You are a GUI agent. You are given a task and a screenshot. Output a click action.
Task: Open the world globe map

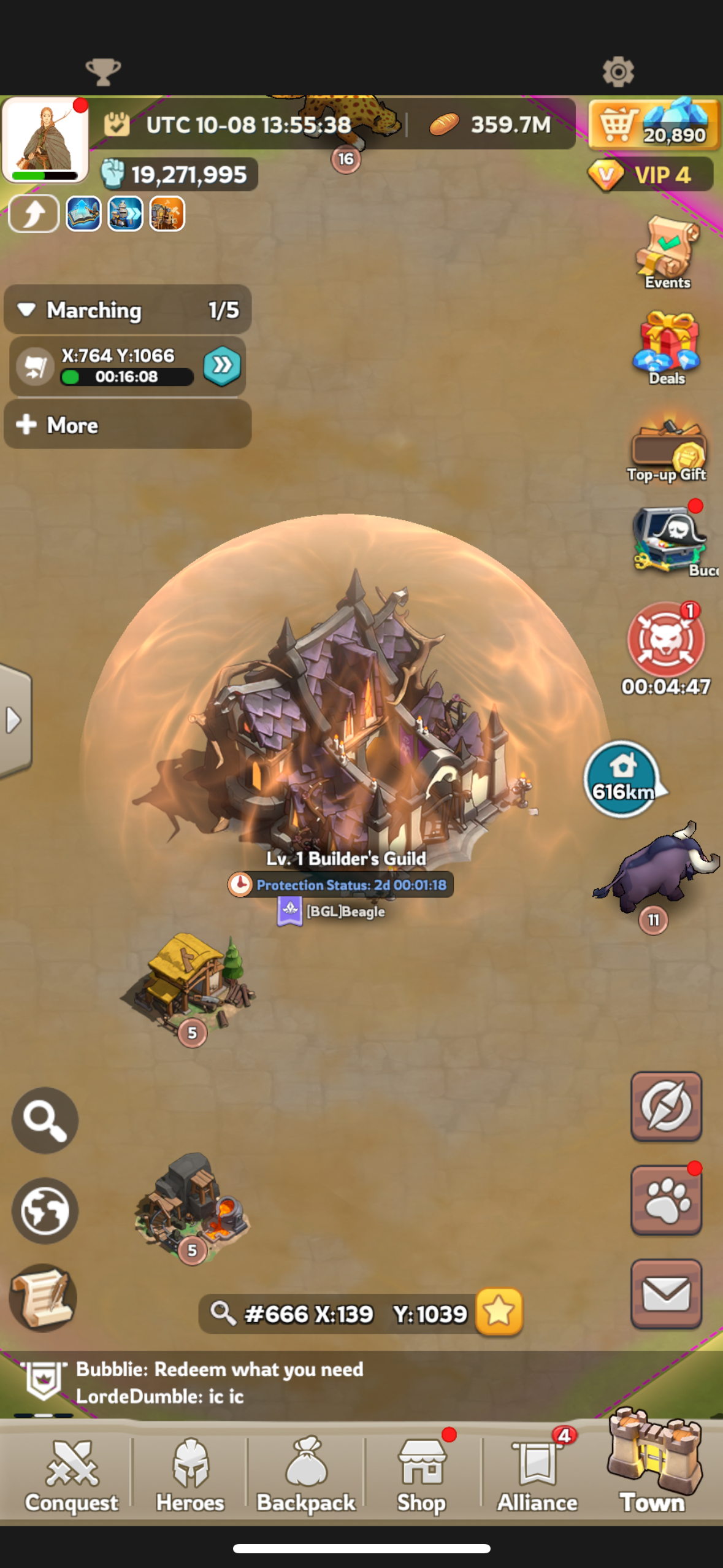(45, 1210)
